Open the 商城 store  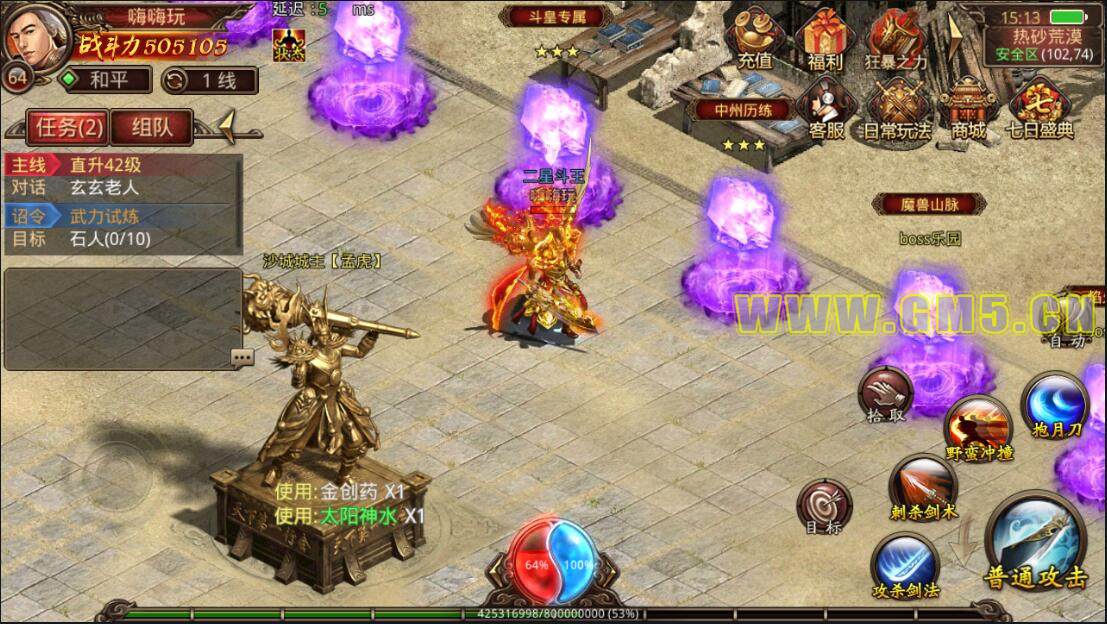point(968,108)
